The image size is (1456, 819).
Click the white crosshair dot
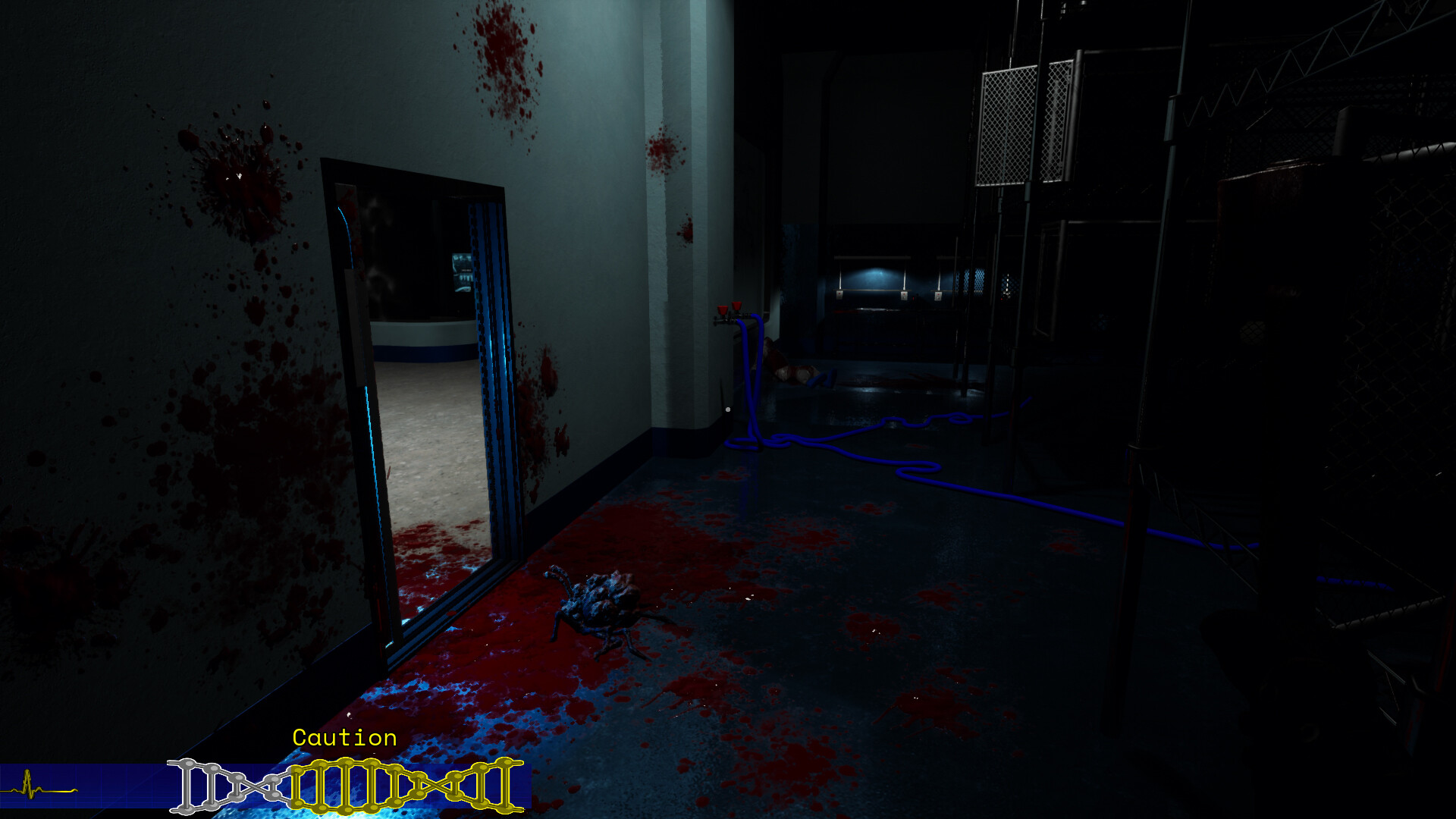click(728, 408)
